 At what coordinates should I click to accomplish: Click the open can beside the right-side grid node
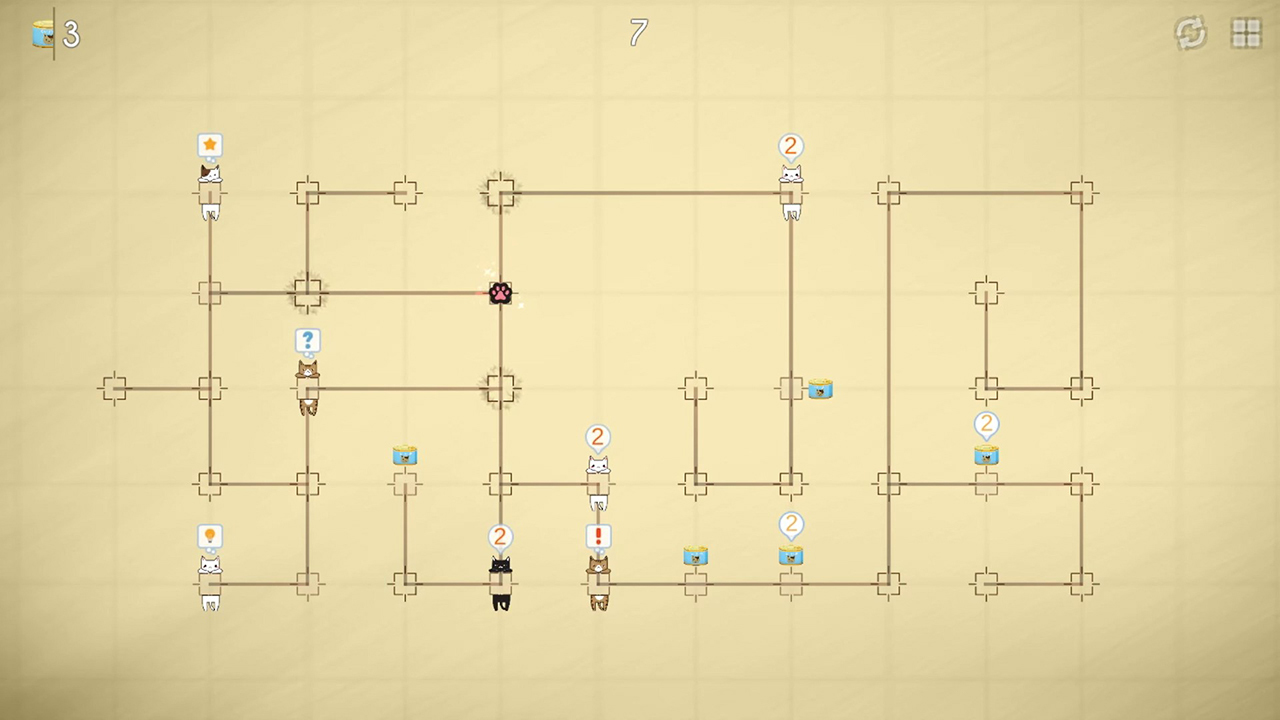[x=820, y=390]
